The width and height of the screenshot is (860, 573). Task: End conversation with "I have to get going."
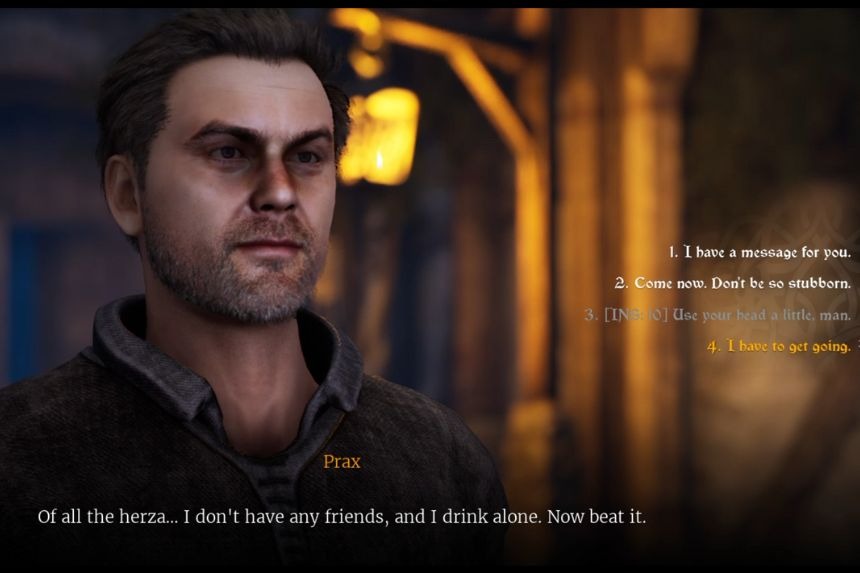click(779, 346)
